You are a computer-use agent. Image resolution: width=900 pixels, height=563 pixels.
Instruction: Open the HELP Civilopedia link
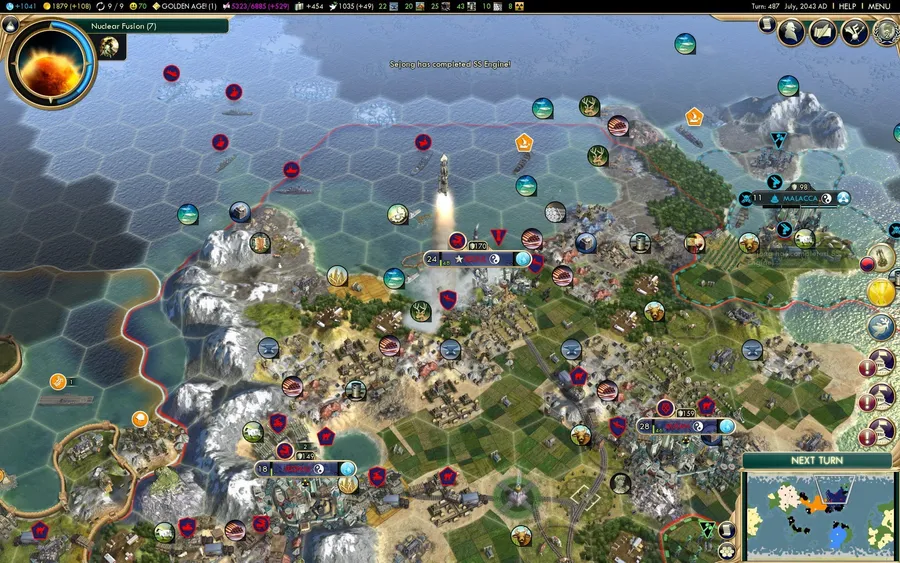[x=847, y=6]
